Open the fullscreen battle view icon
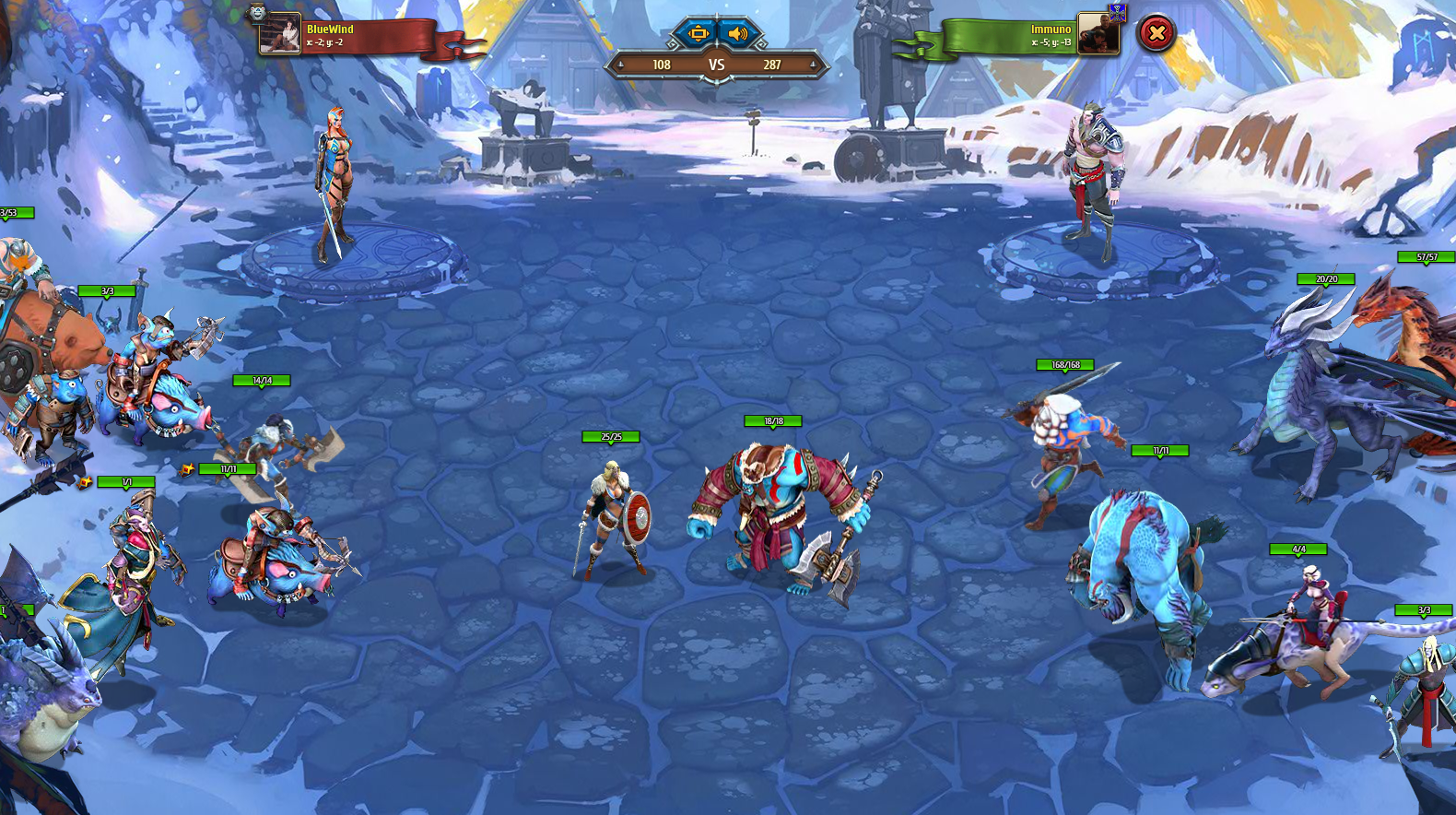 click(x=699, y=33)
